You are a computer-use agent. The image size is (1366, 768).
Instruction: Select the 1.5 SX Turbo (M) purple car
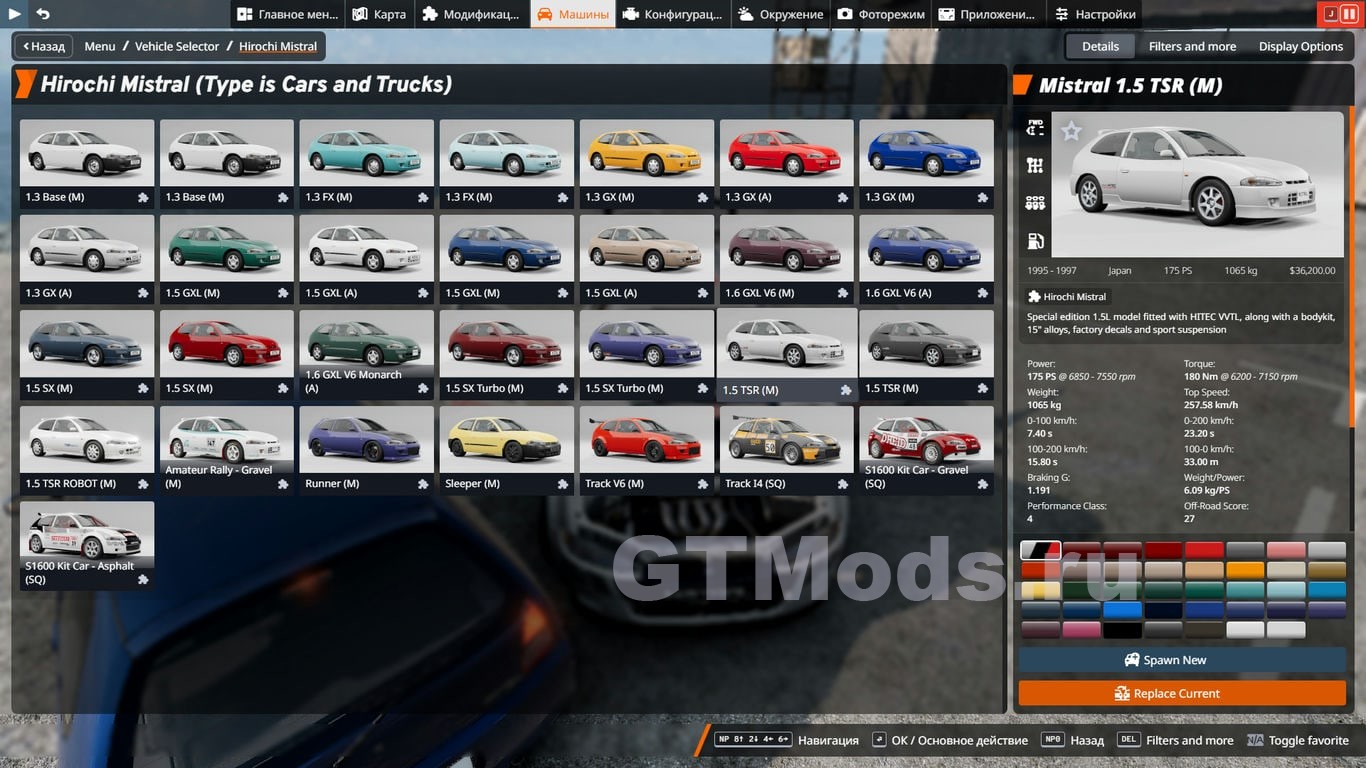(x=646, y=354)
